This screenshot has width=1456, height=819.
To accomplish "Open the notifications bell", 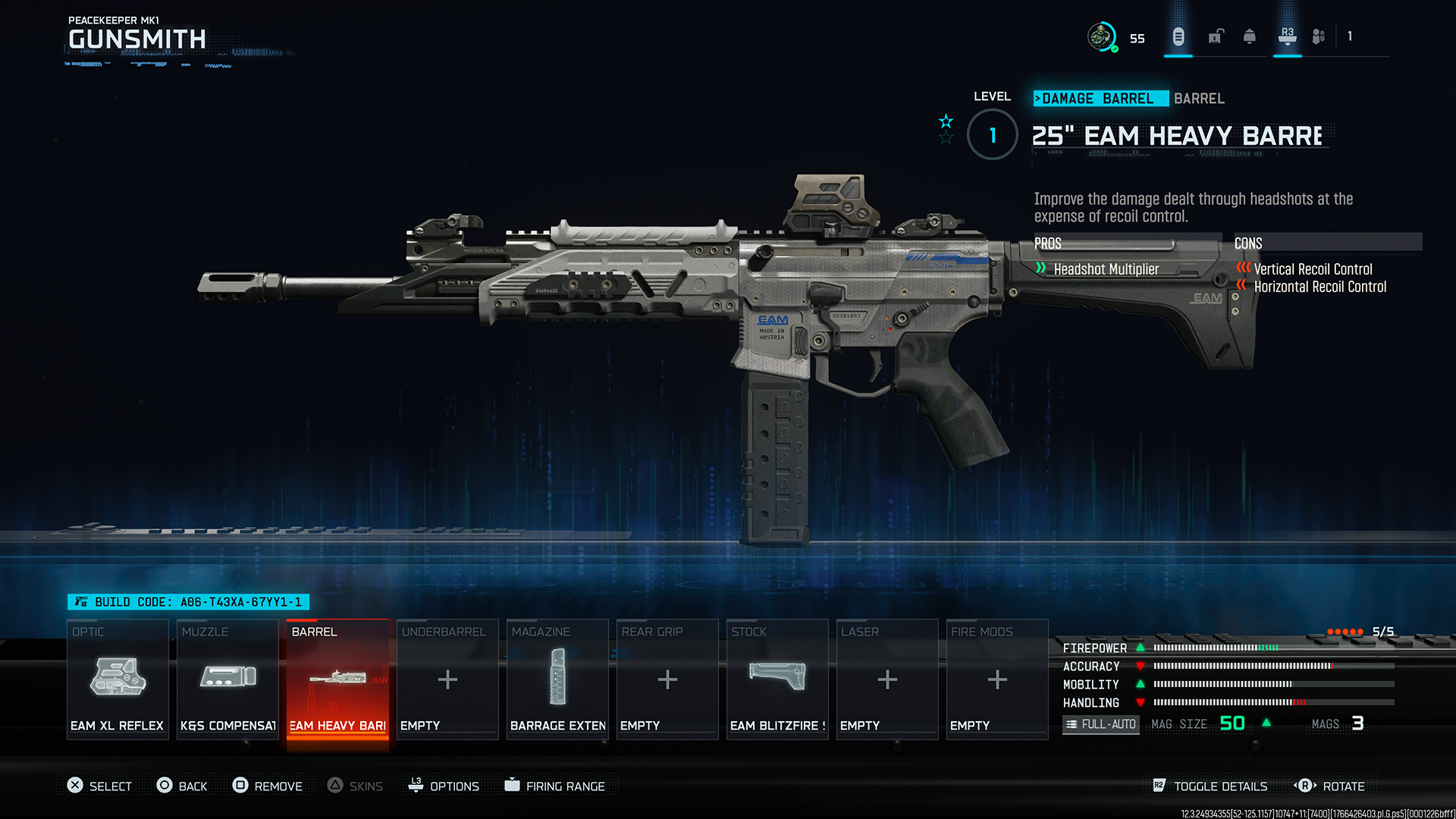I will (x=1250, y=36).
